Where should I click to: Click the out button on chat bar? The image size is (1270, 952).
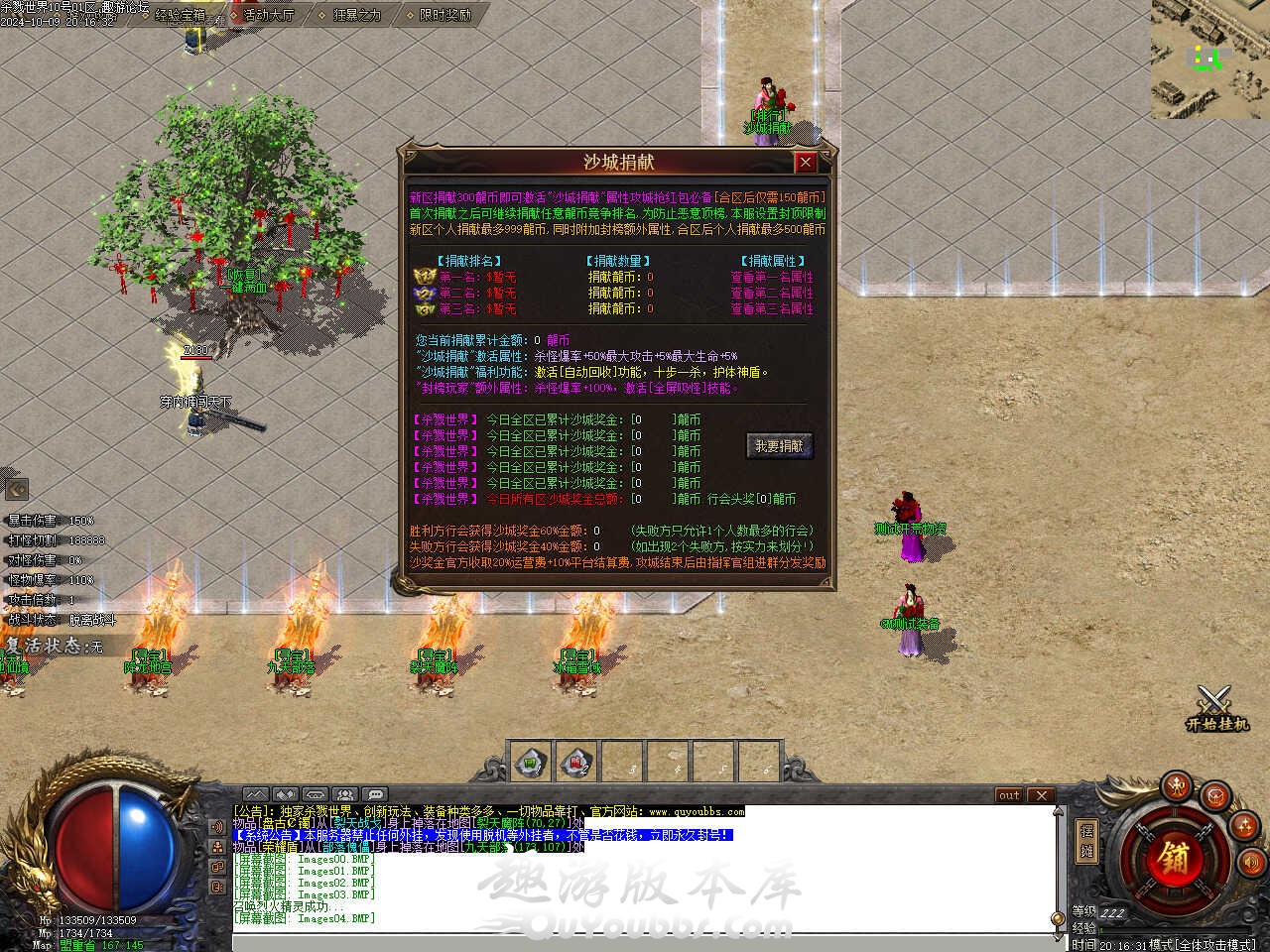pyautogui.click(x=1009, y=795)
